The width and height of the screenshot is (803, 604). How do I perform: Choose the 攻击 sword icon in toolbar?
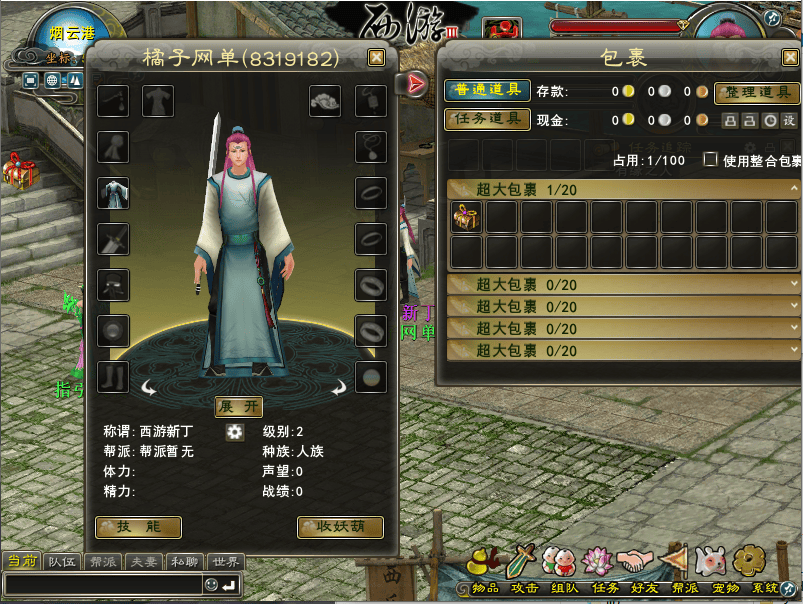click(523, 562)
